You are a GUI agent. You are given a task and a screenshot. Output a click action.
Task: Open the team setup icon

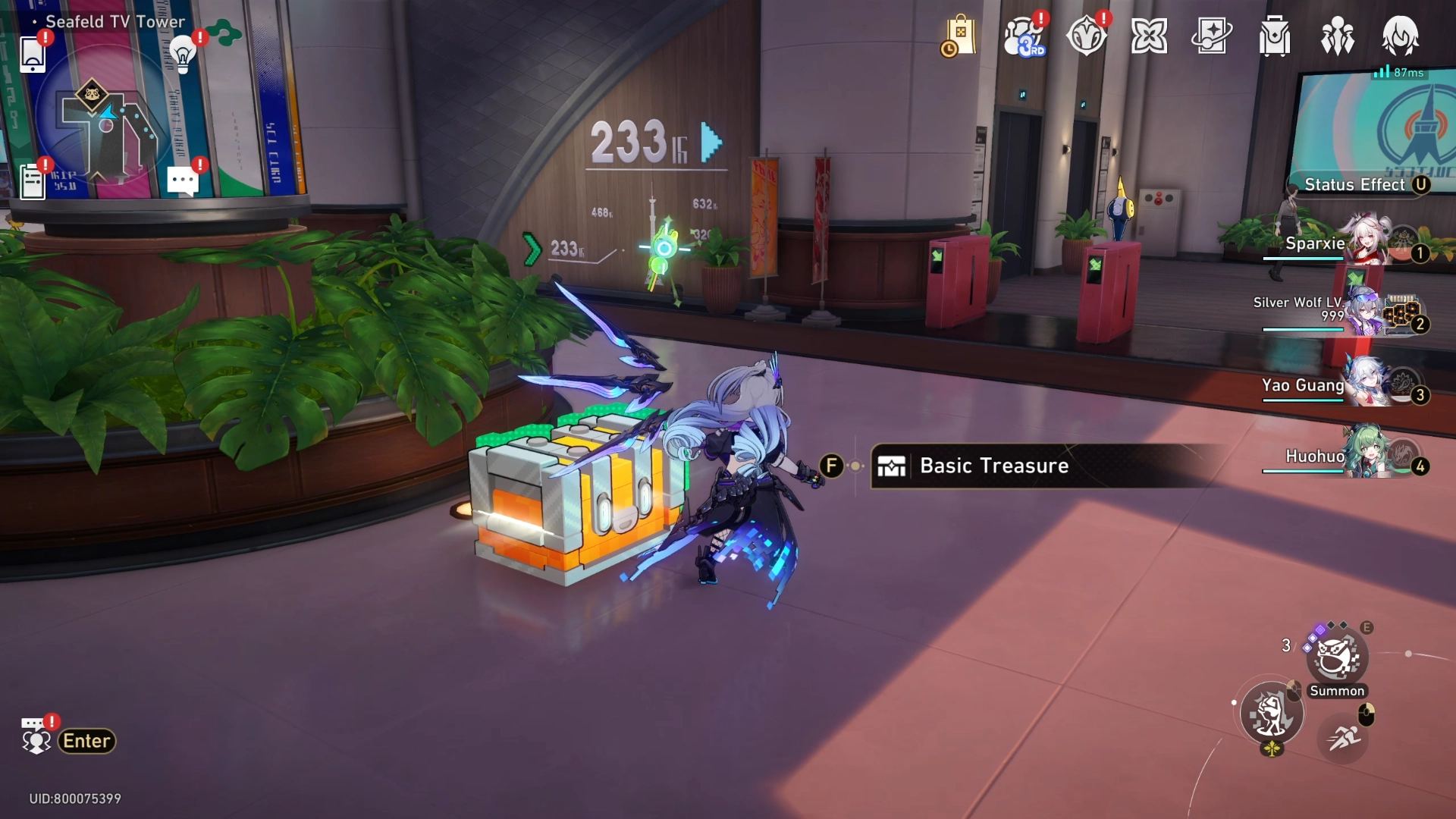pos(1338,36)
